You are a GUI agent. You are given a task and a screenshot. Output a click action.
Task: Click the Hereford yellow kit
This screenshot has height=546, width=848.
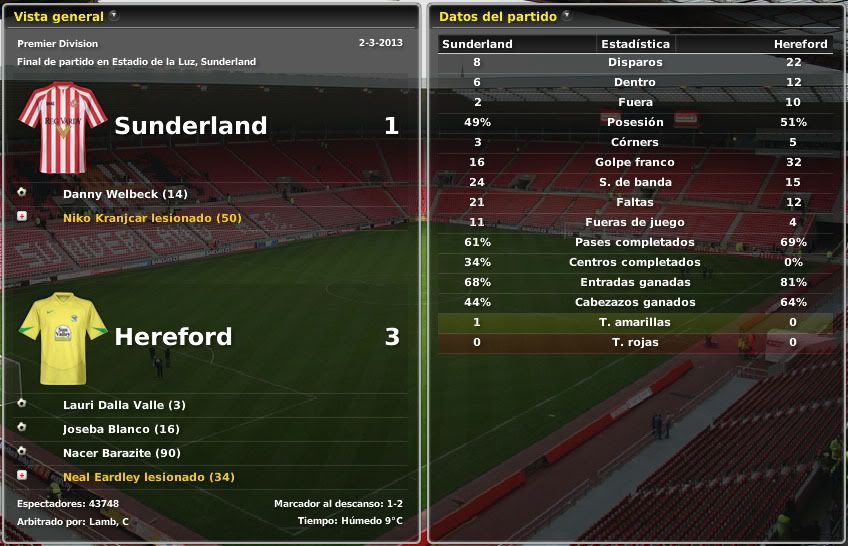point(63,338)
